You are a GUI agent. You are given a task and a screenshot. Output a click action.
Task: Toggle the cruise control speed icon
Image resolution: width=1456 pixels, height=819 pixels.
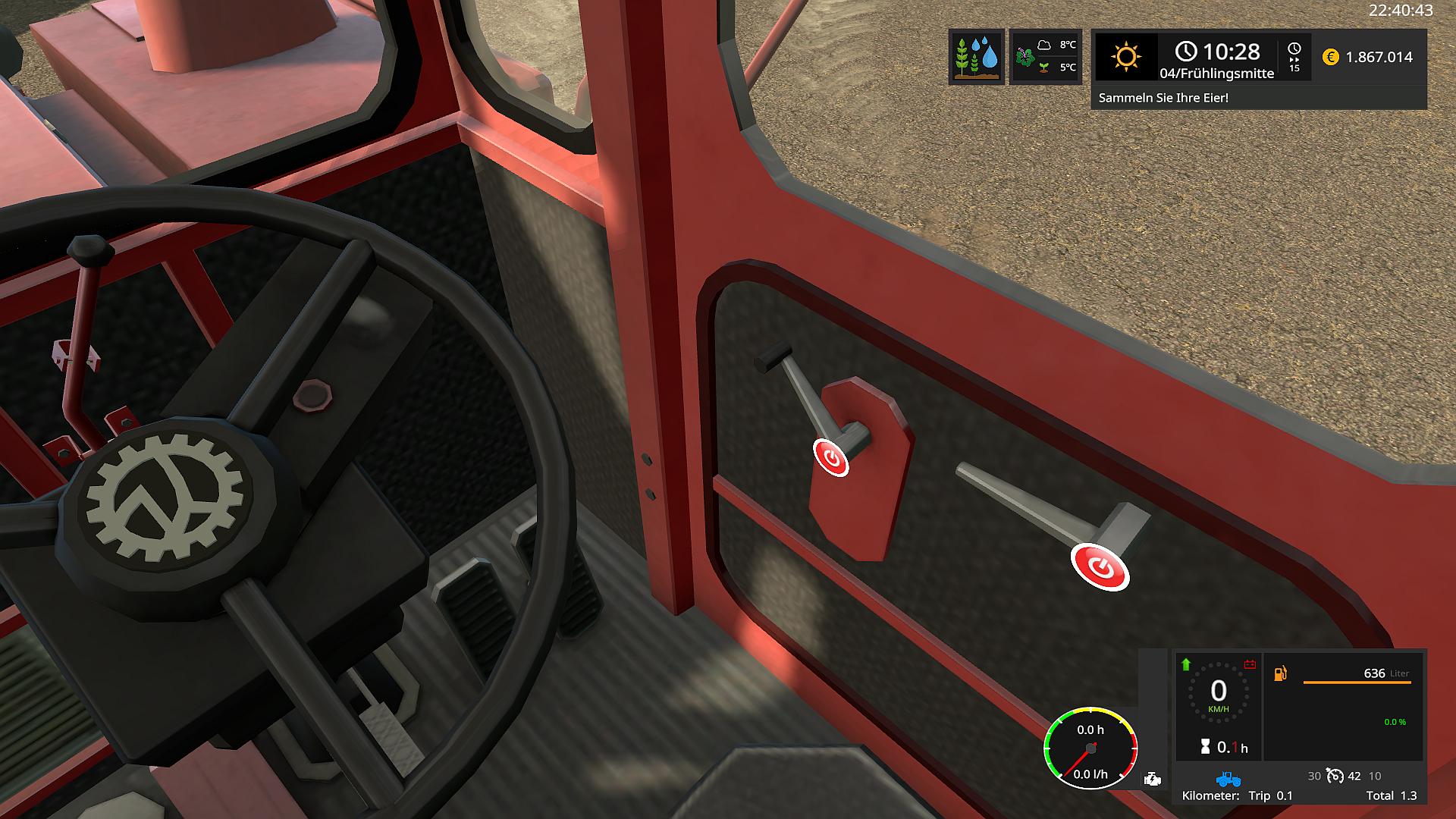tap(1335, 776)
